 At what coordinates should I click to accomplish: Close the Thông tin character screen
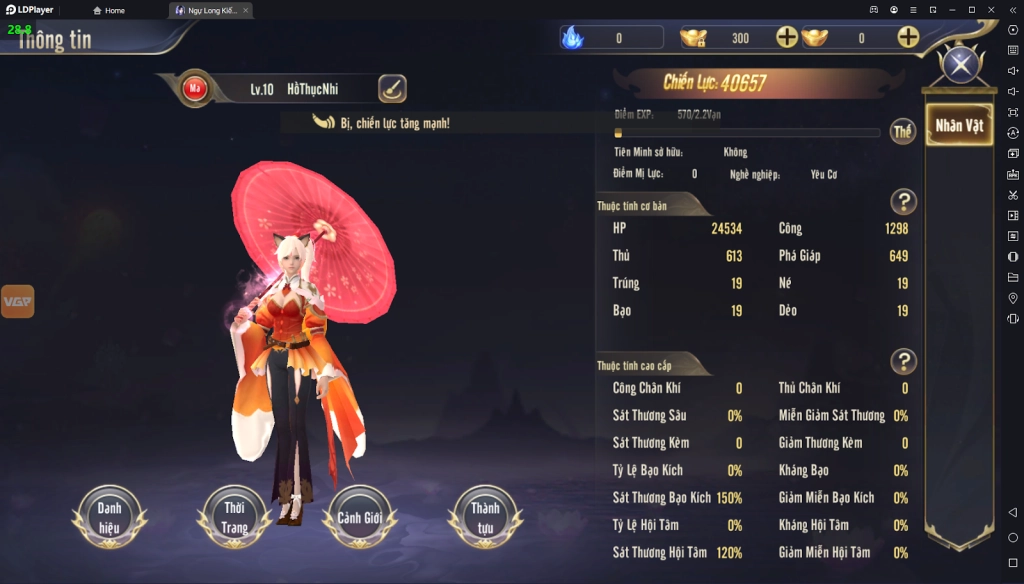pos(961,66)
